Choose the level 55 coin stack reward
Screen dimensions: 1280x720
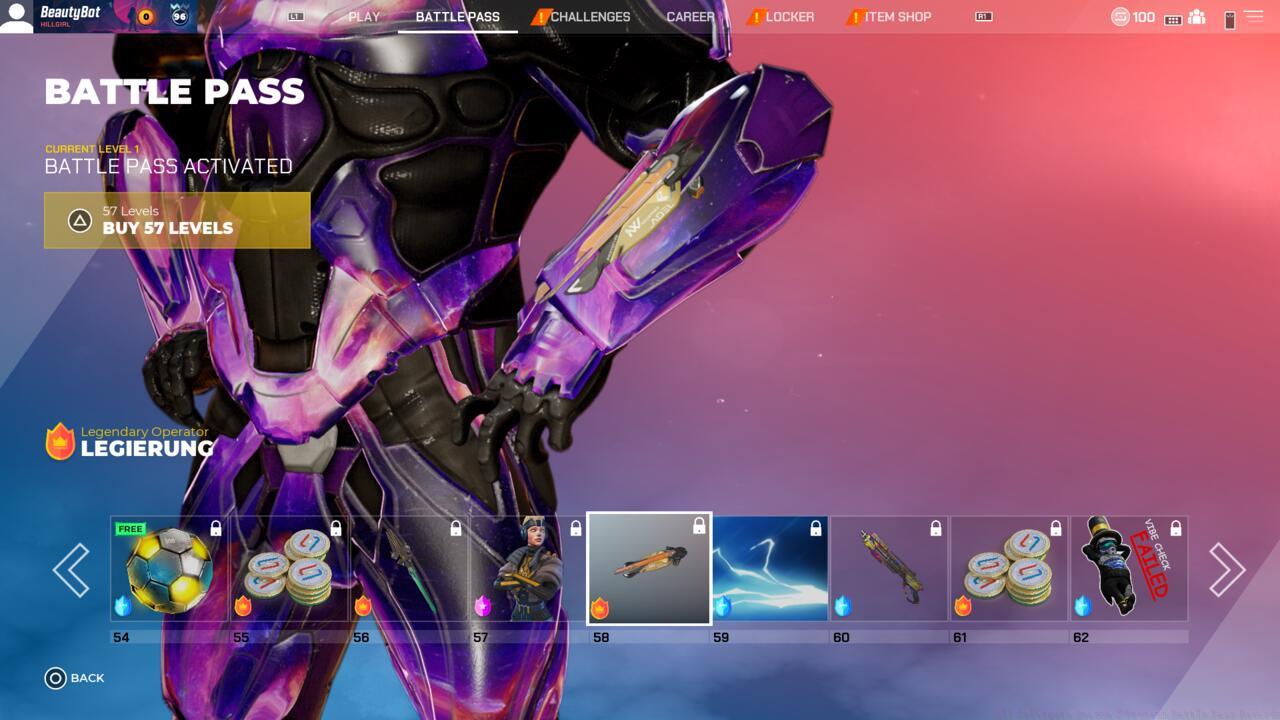click(x=289, y=569)
